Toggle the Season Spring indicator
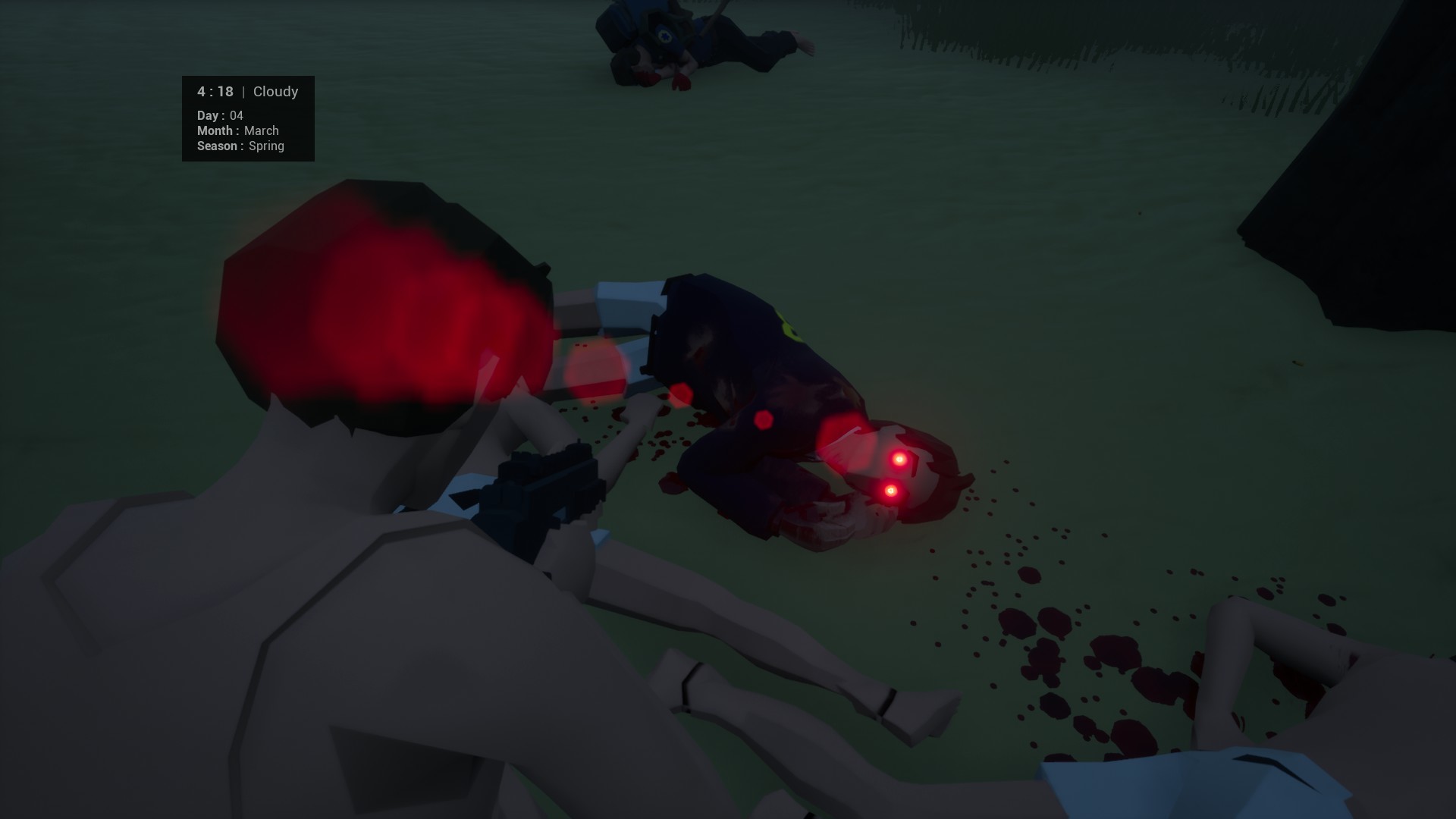This screenshot has width=1456, height=819. click(240, 146)
